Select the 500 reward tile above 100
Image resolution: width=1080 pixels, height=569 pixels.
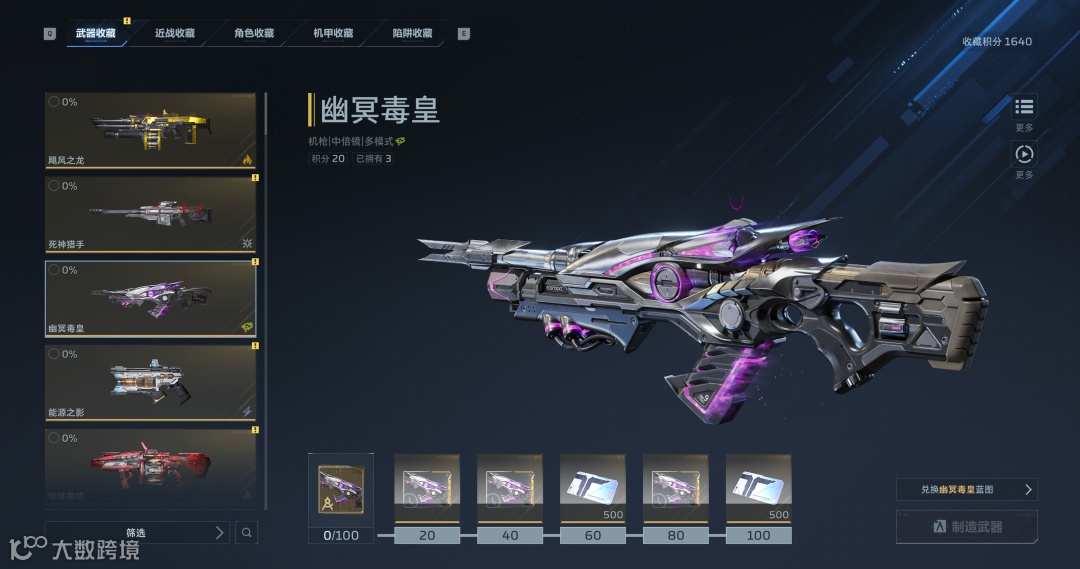click(x=759, y=488)
